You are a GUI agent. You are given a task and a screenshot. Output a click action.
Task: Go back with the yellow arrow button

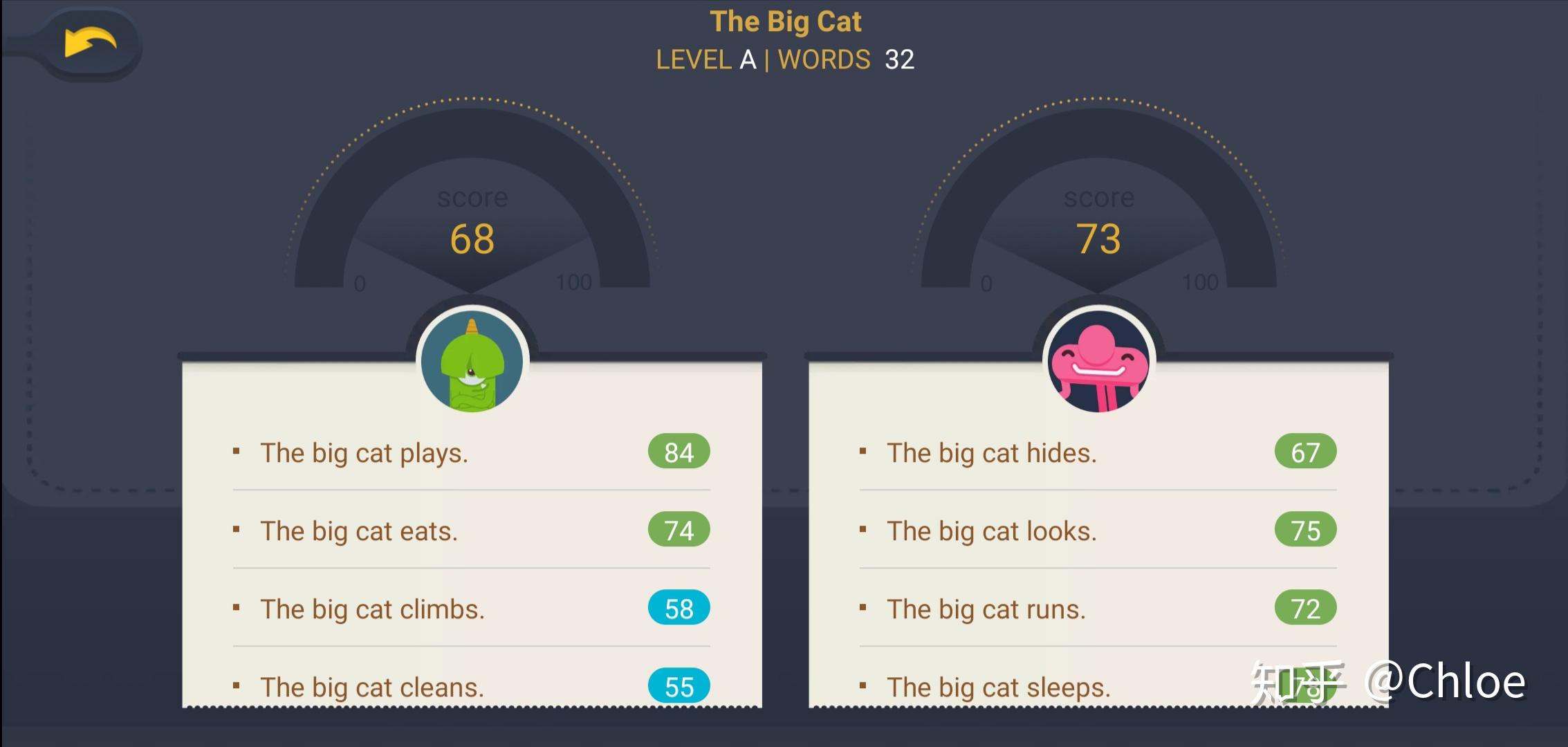click(90, 43)
